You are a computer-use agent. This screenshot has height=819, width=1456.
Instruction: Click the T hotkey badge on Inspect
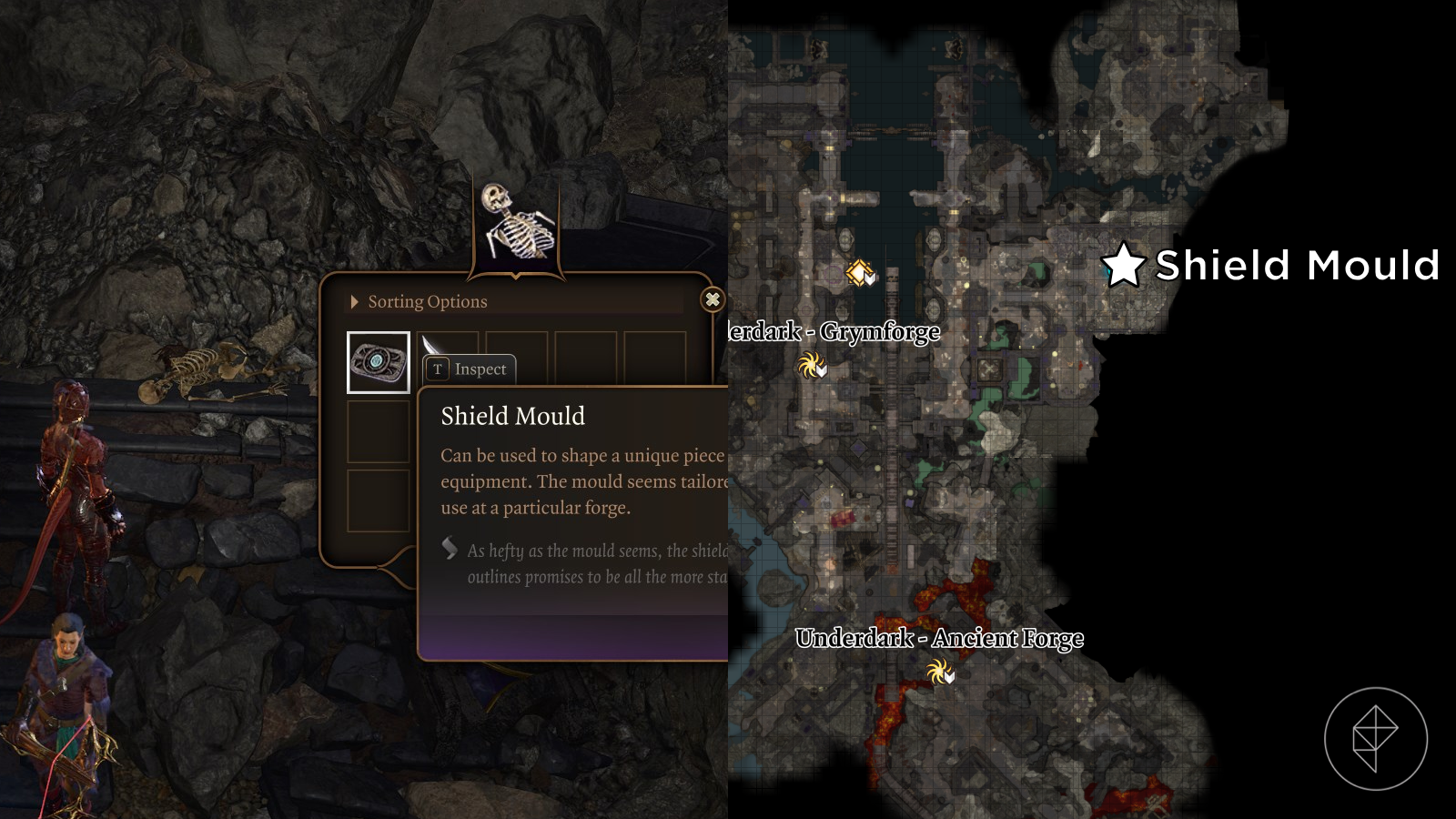437,369
